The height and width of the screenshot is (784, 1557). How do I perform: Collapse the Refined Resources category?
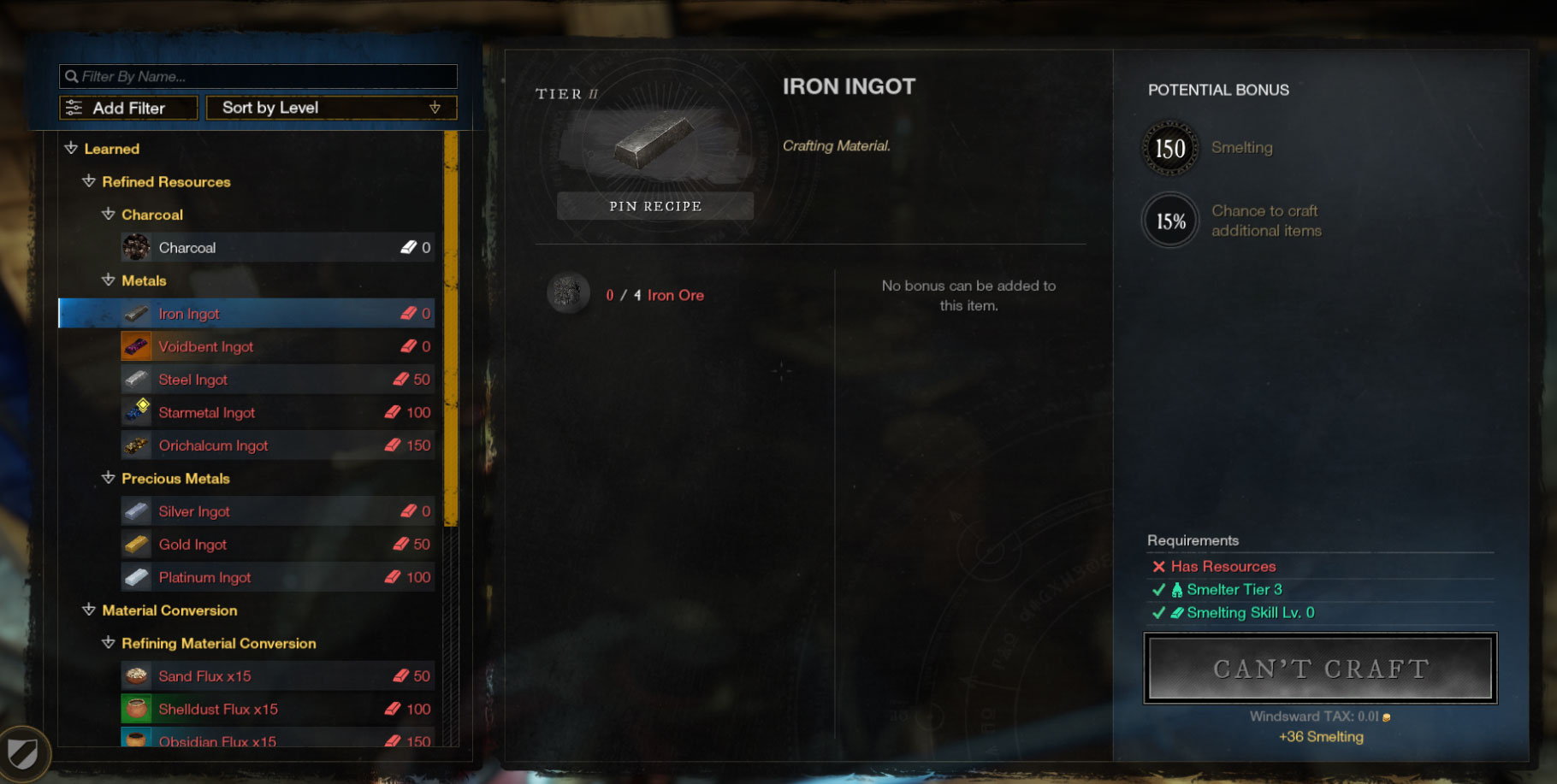[89, 182]
